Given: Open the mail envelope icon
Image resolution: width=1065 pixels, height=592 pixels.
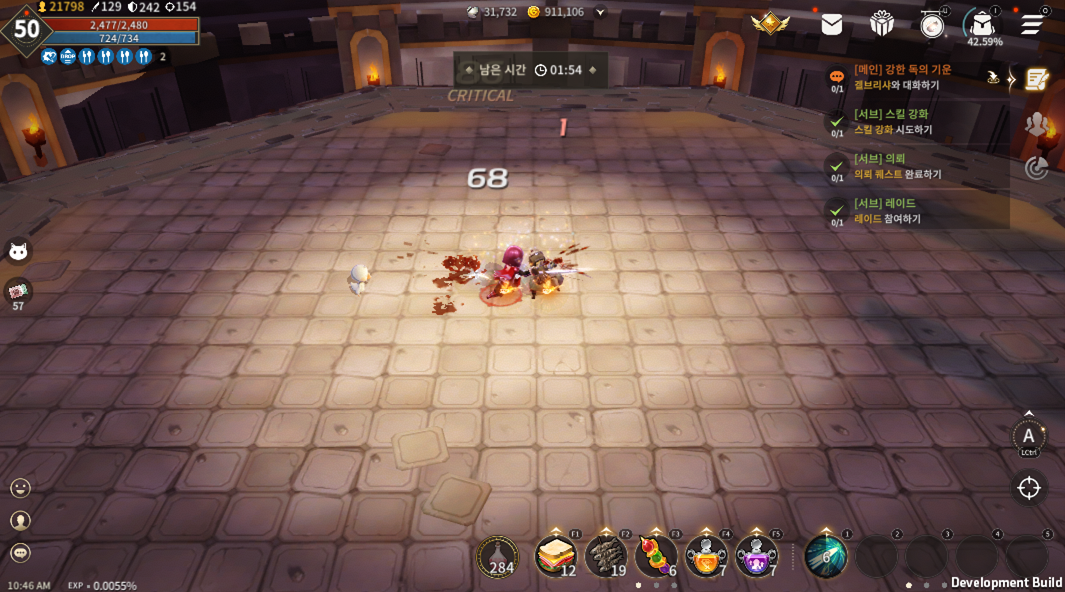Looking at the screenshot, I should [x=832, y=25].
